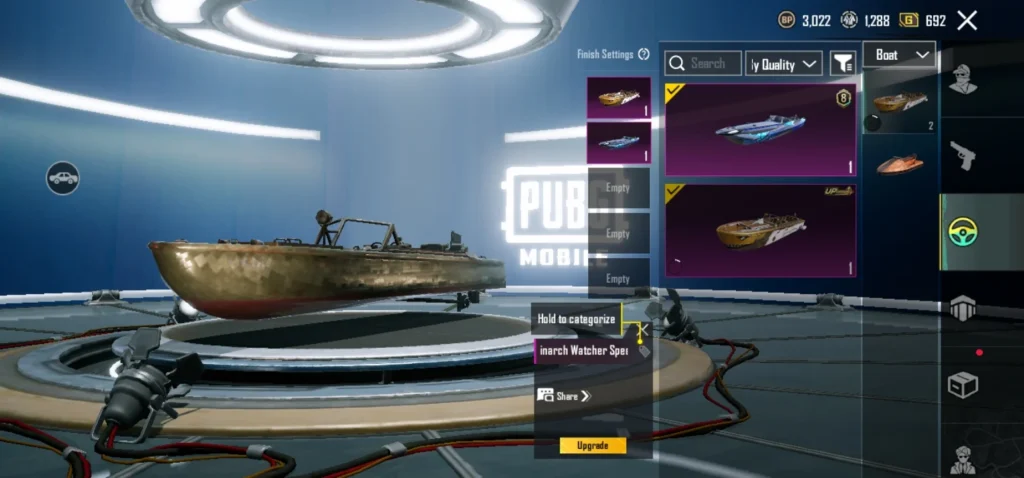
Task: Open the Quality sort dropdown
Action: click(785, 64)
